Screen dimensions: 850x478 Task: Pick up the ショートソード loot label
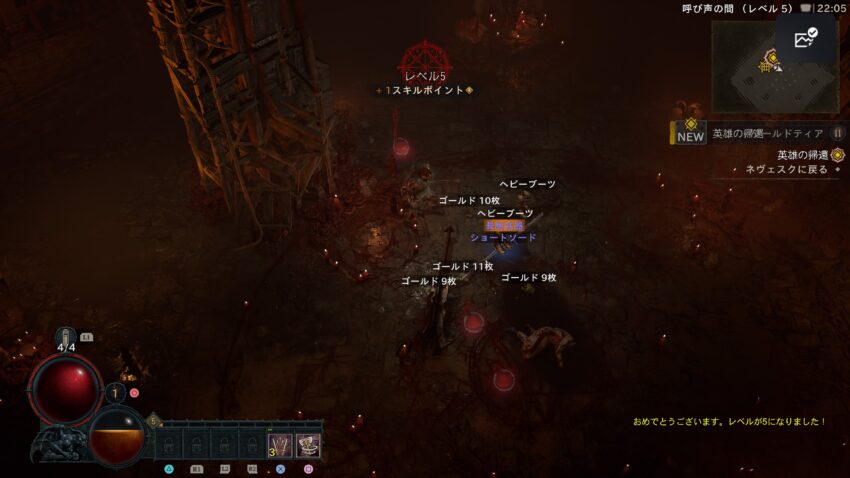[x=503, y=238]
